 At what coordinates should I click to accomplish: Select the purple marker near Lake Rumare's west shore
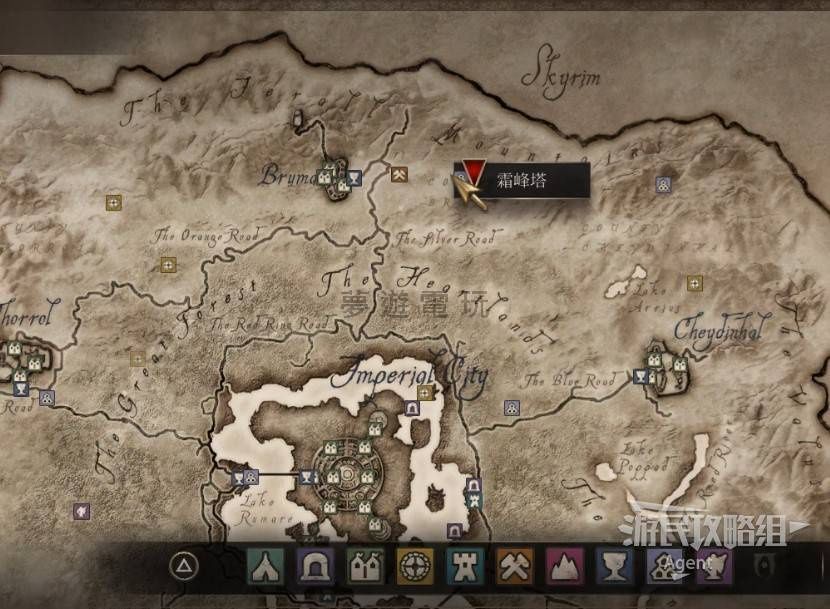[81, 510]
